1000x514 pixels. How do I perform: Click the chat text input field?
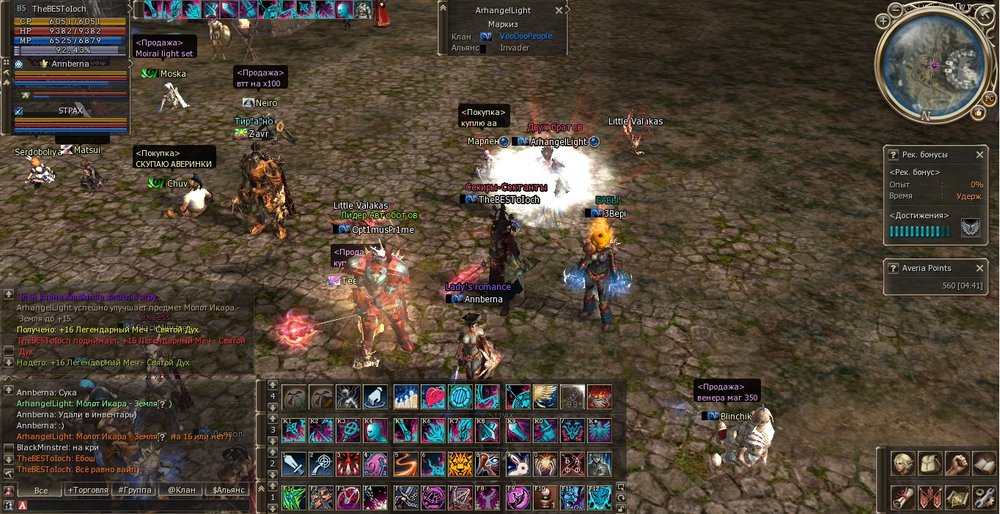click(x=140, y=506)
